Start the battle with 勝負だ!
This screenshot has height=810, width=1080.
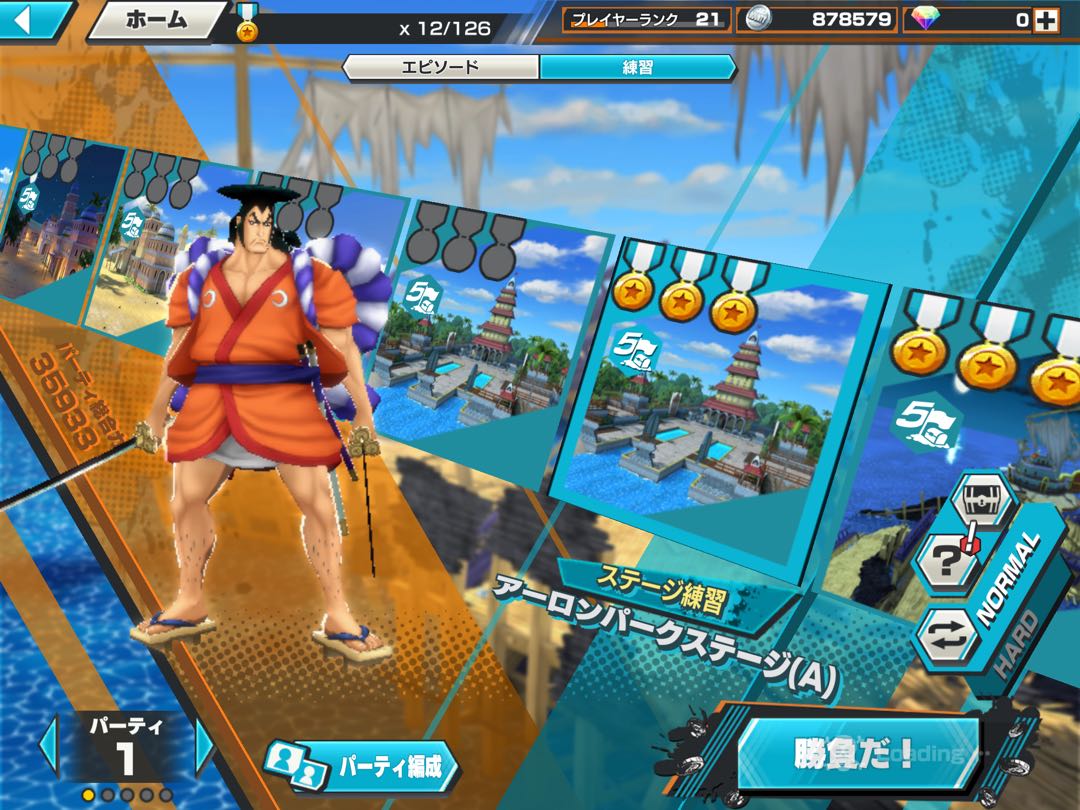coord(856,752)
